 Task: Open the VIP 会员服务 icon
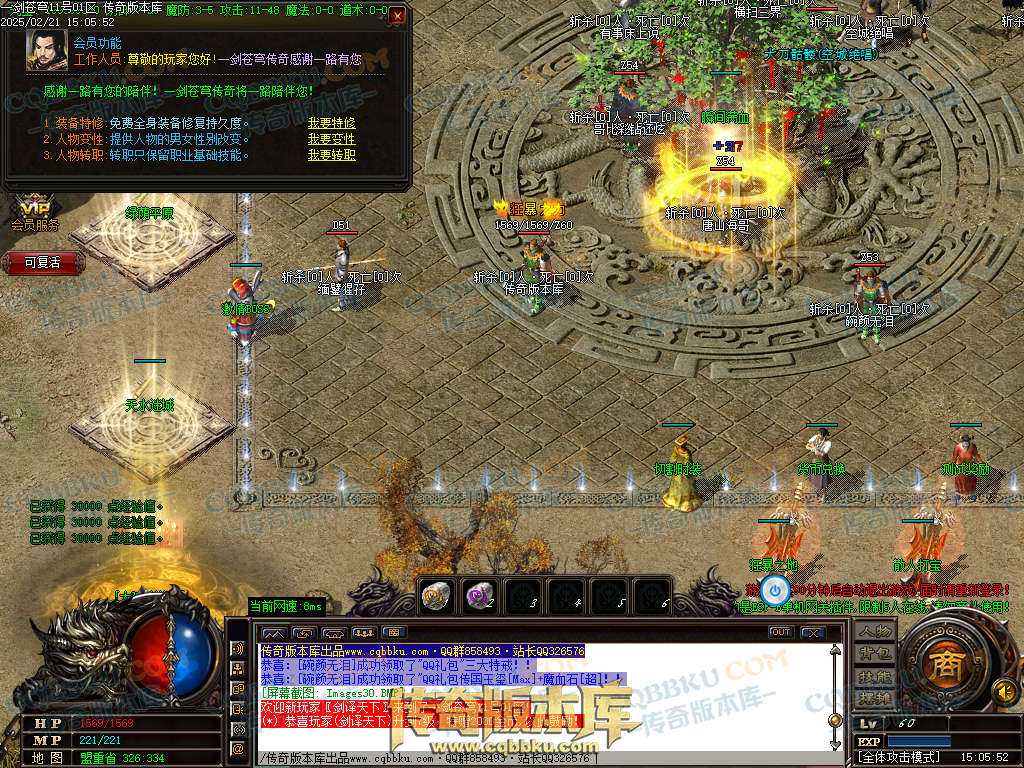click(36, 213)
